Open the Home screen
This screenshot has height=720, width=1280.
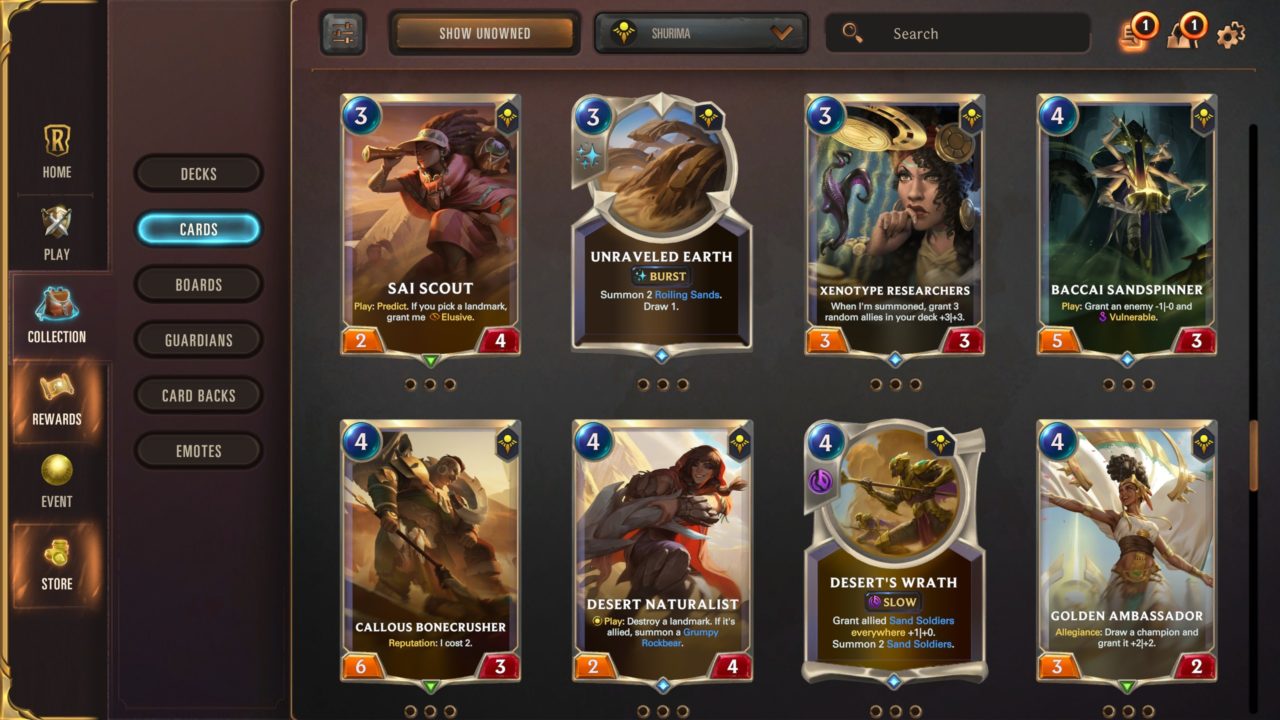pyautogui.click(x=57, y=152)
